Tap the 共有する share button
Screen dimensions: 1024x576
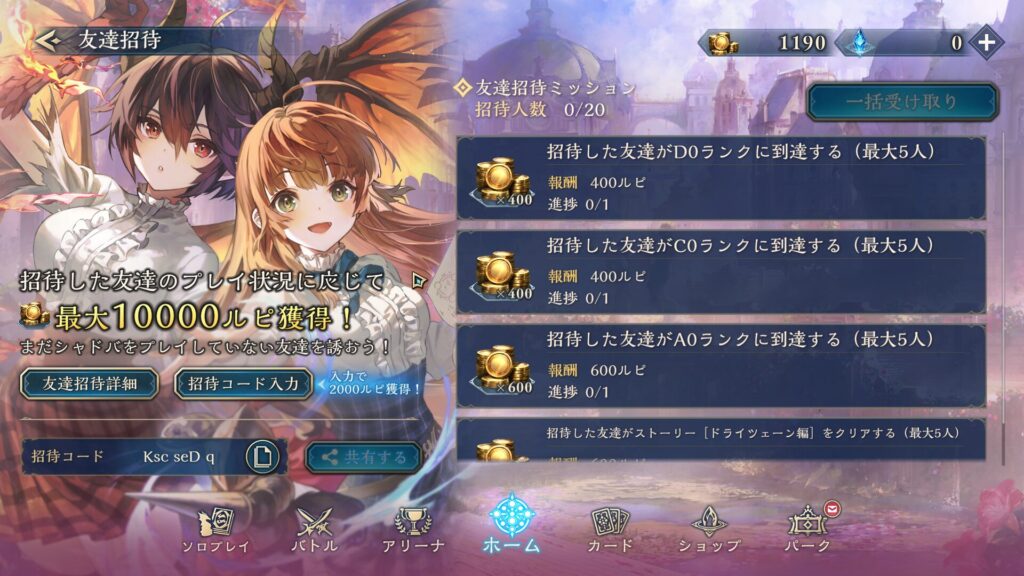pyautogui.click(x=363, y=457)
